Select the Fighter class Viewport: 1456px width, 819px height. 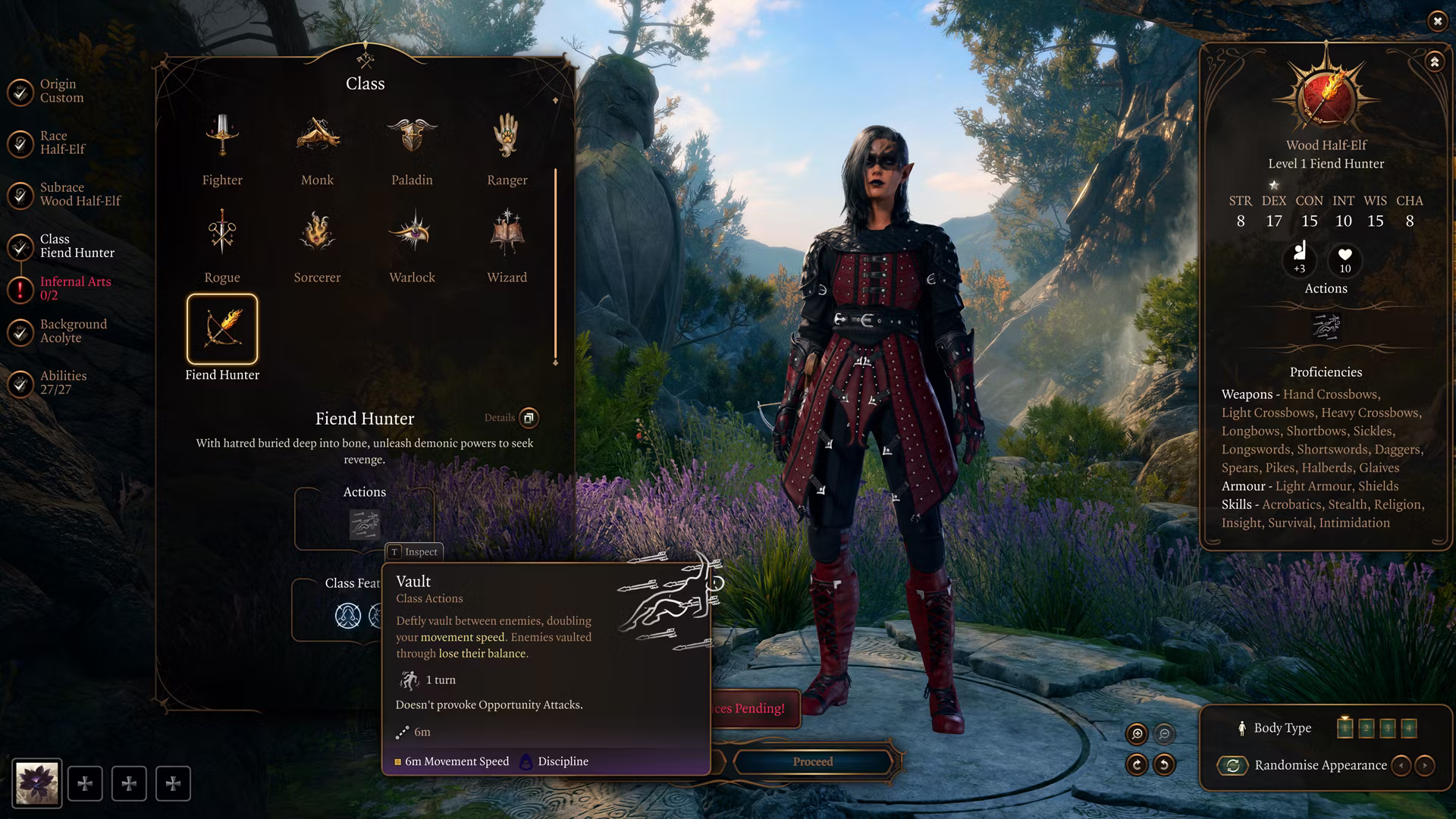point(222,149)
